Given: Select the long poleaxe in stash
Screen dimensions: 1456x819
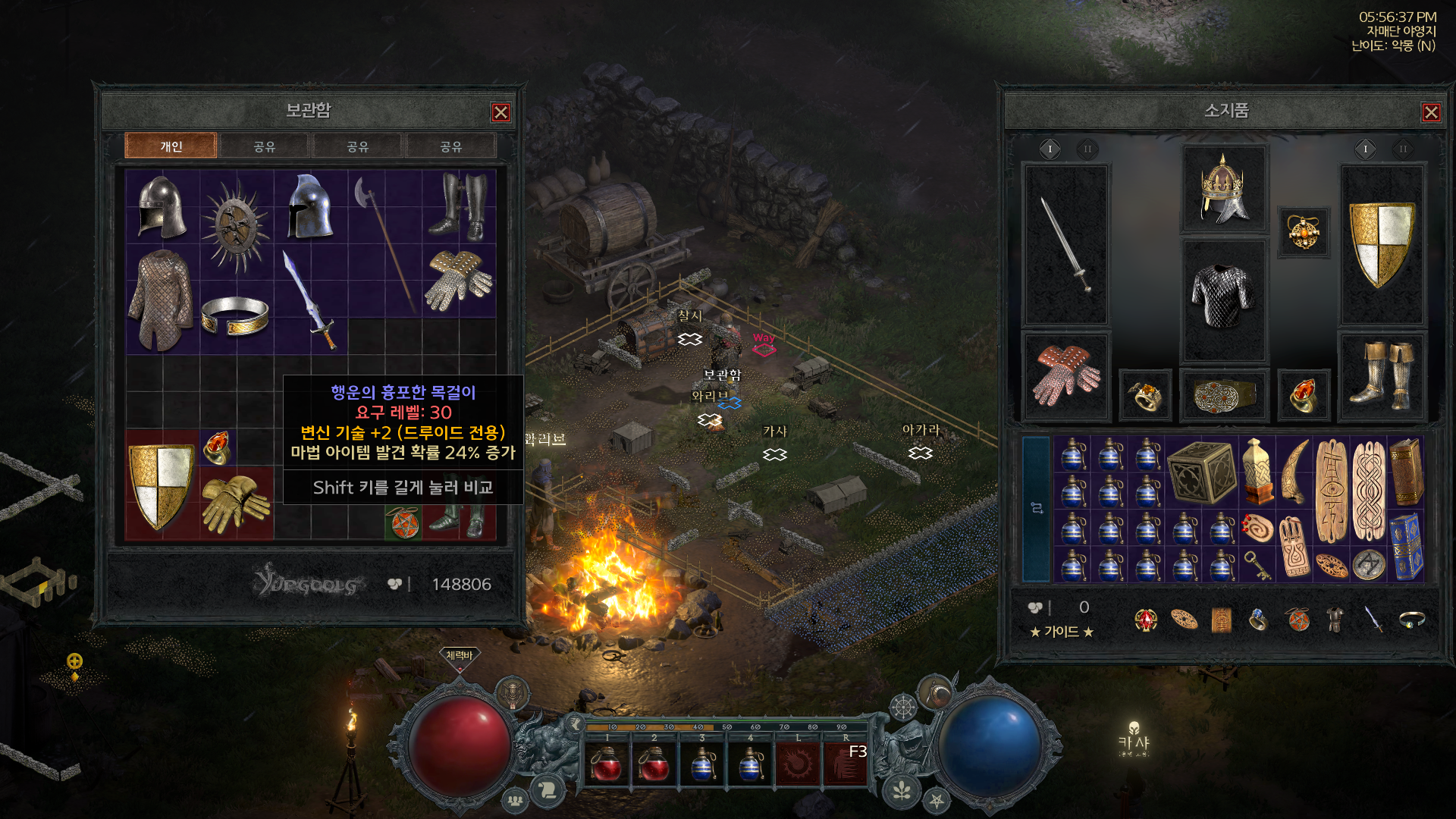Looking at the screenshot, I should (384, 243).
